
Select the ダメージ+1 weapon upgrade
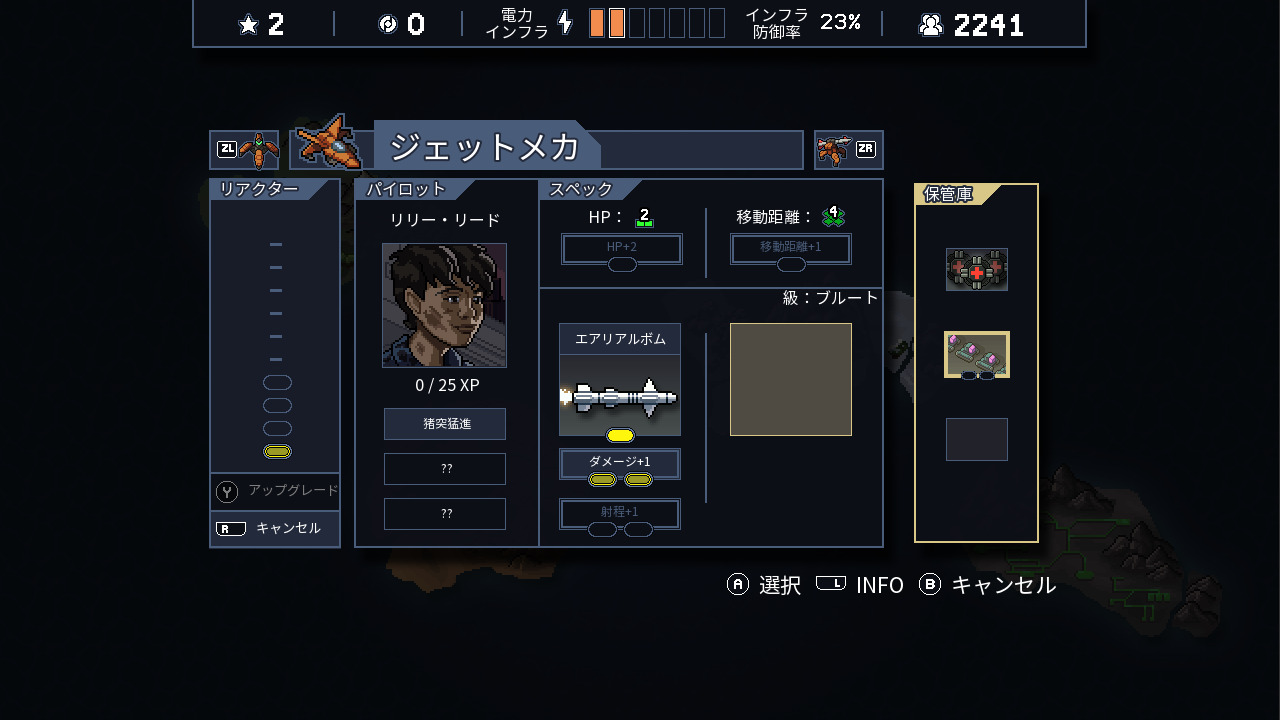[620, 463]
